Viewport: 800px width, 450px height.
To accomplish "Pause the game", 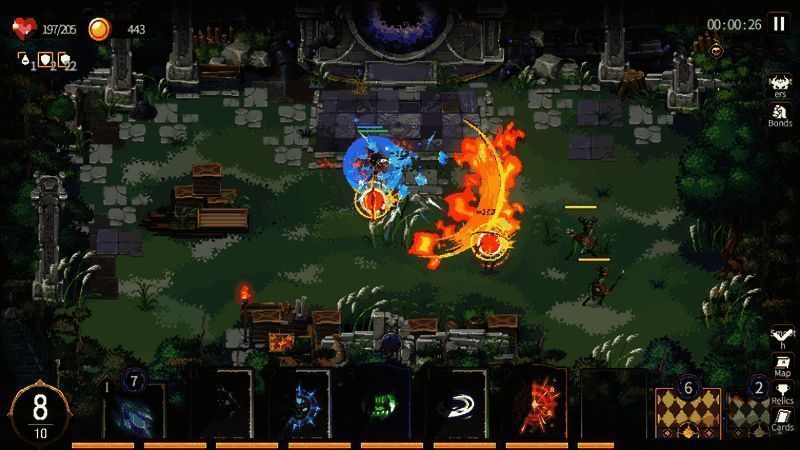I will tap(778, 25).
